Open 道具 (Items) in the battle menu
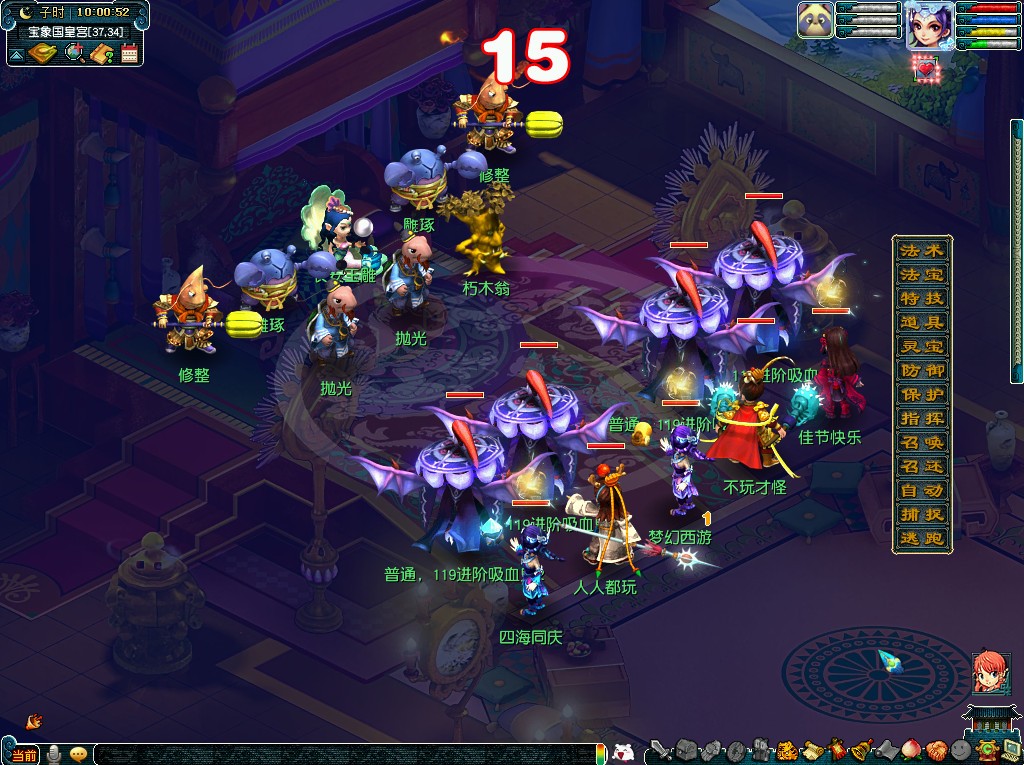Viewport: 1024px width, 765px height. click(x=922, y=322)
